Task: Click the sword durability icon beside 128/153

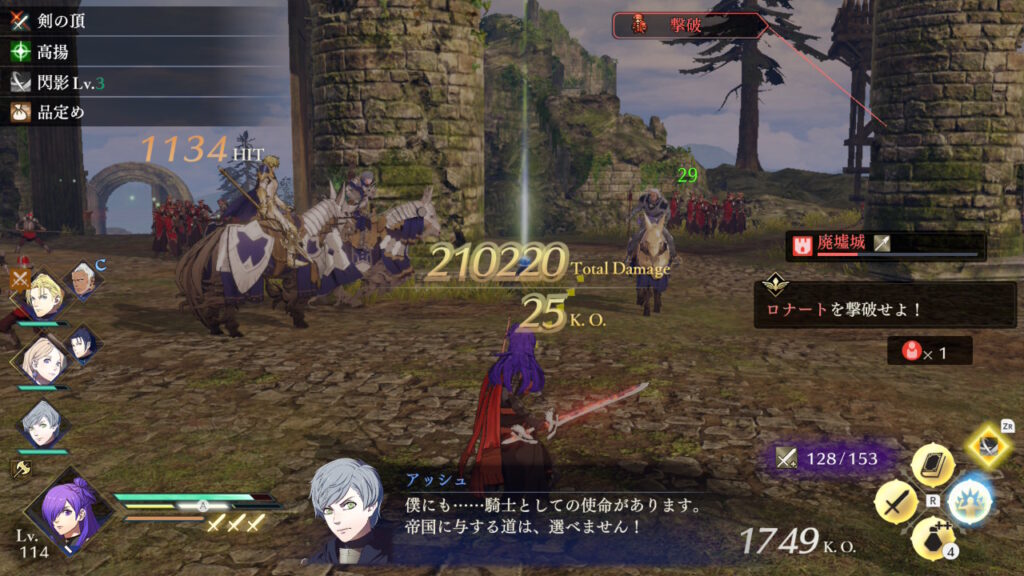Action: [788, 459]
